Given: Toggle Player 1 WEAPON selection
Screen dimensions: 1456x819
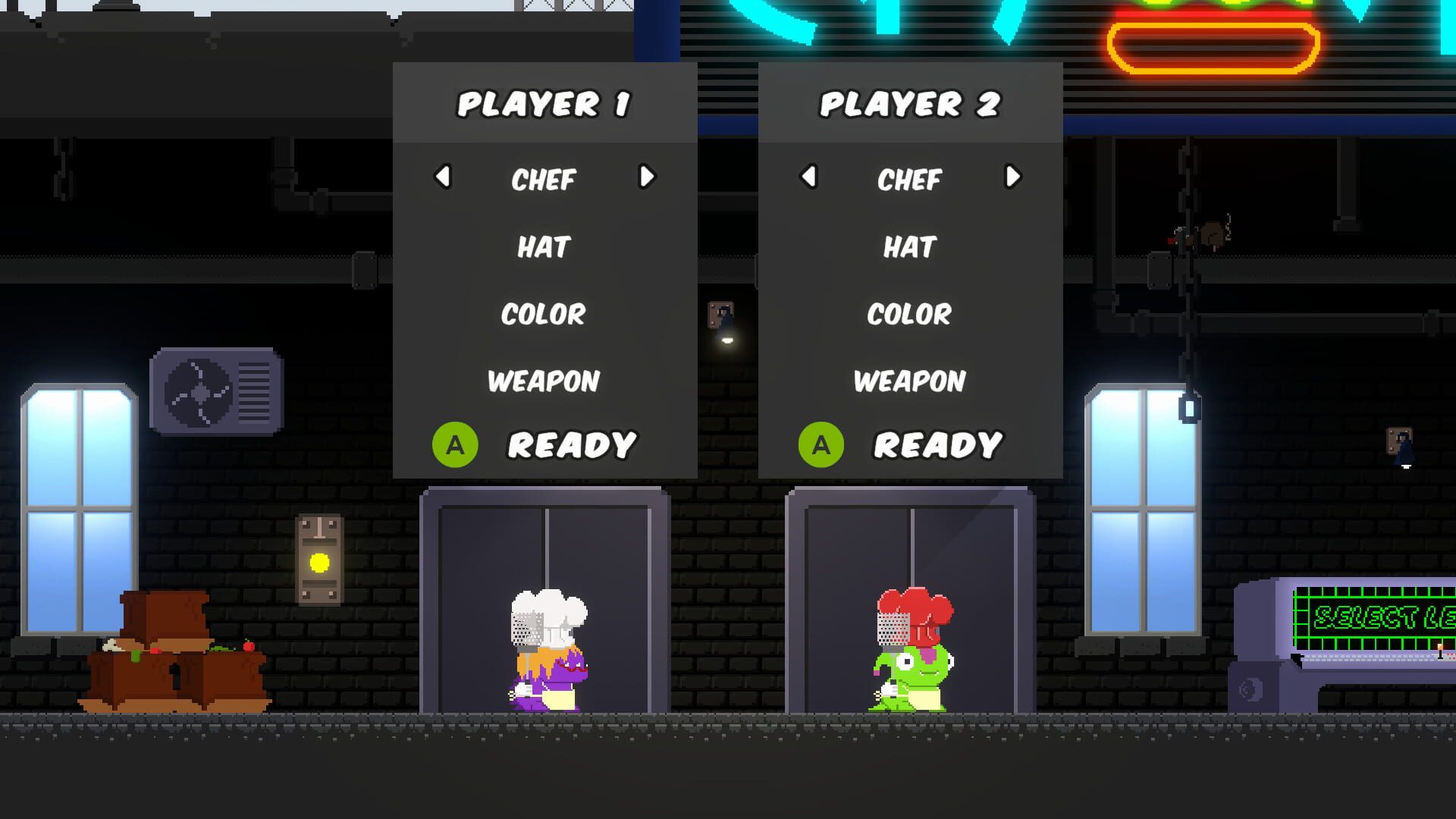Looking at the screenshot, I should [543, 381].
